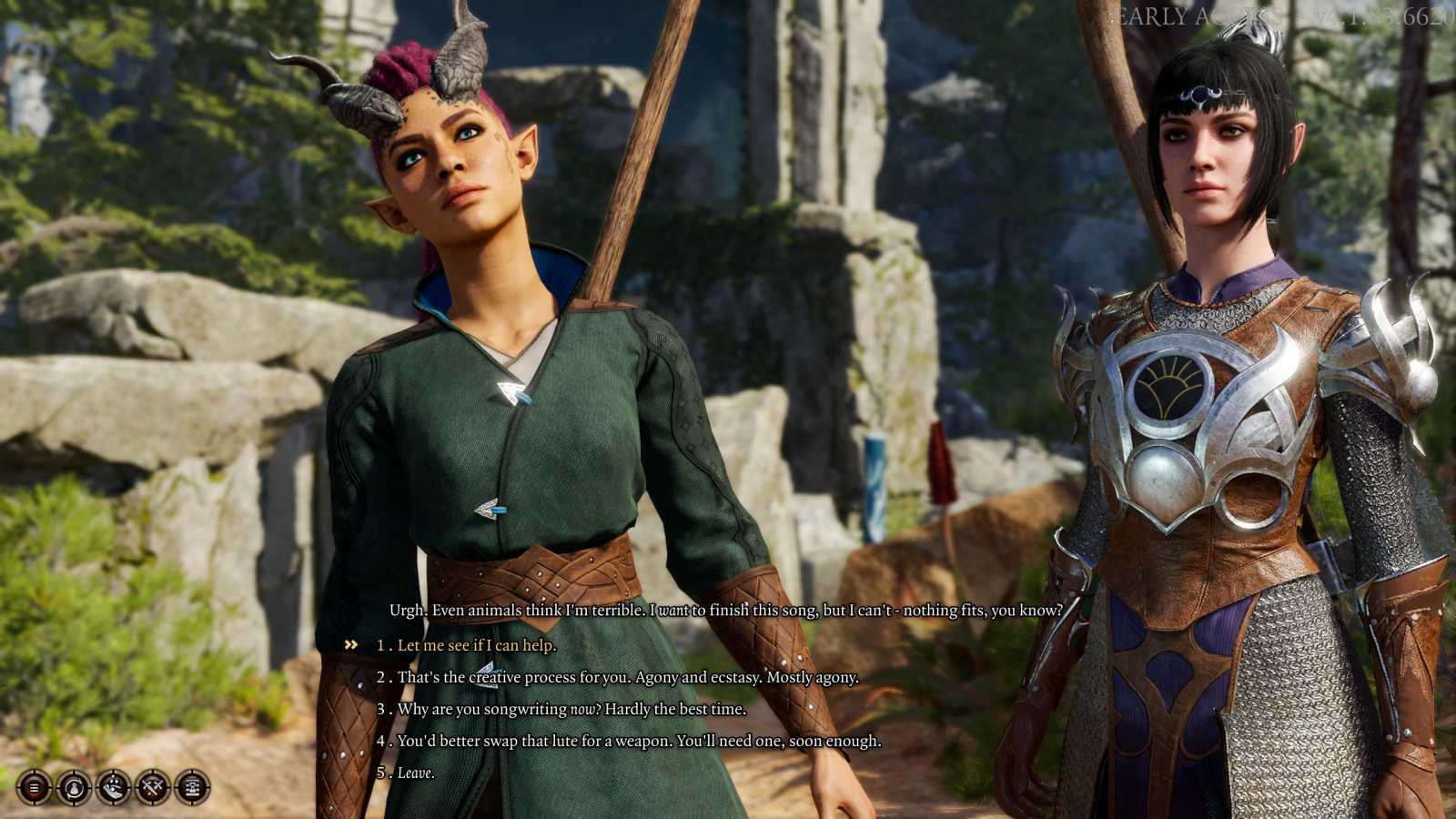Screen dimensions: 1456x819
Task: Open the three-lines menu icon
Action: pos(35,787)
